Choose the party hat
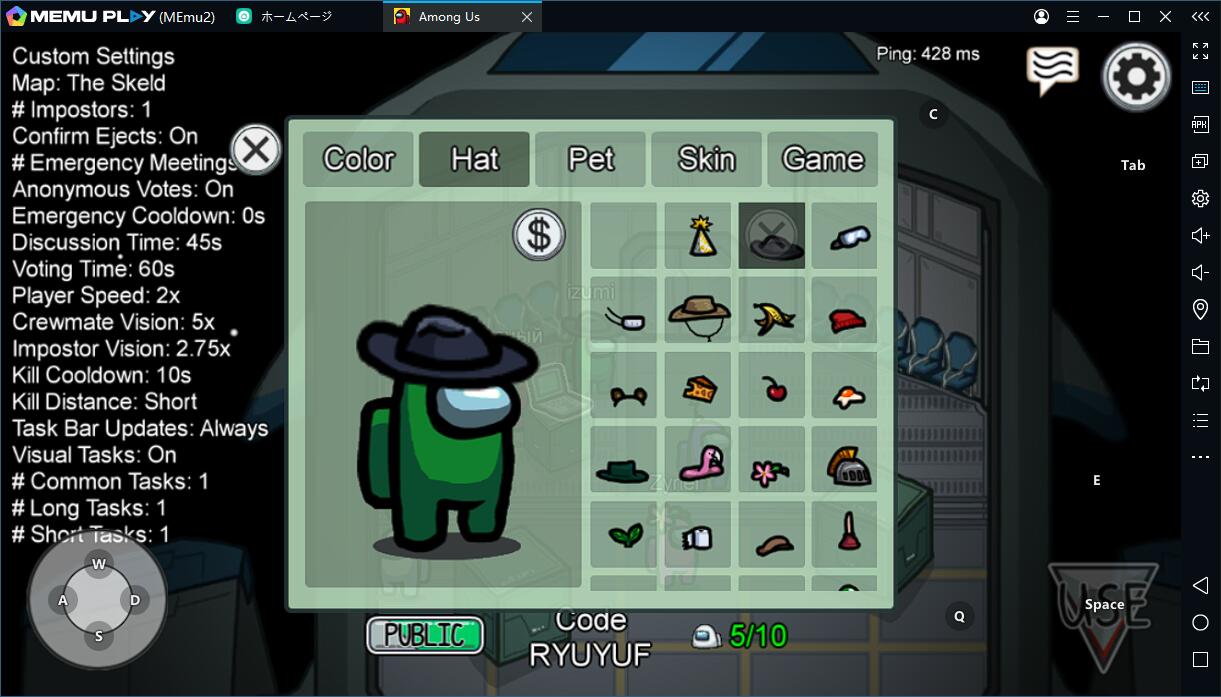 click(698, 236)
